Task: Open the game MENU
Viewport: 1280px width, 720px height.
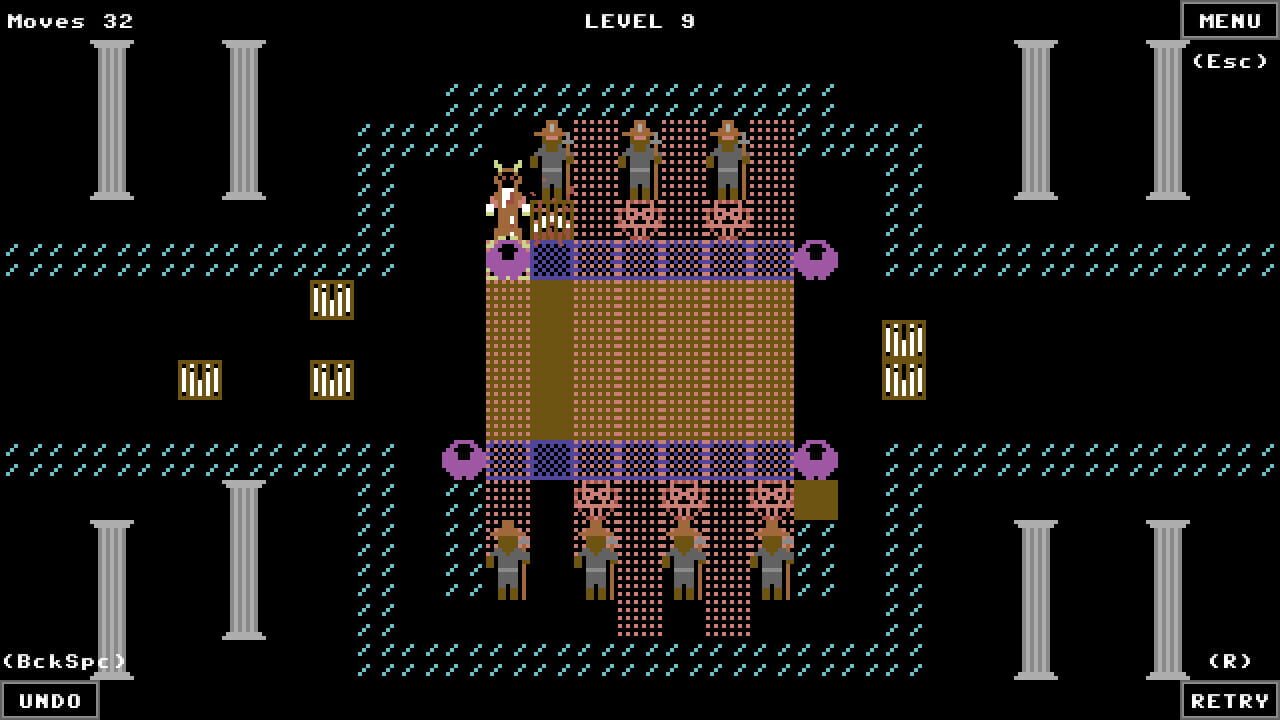Action: (1229, 20)
